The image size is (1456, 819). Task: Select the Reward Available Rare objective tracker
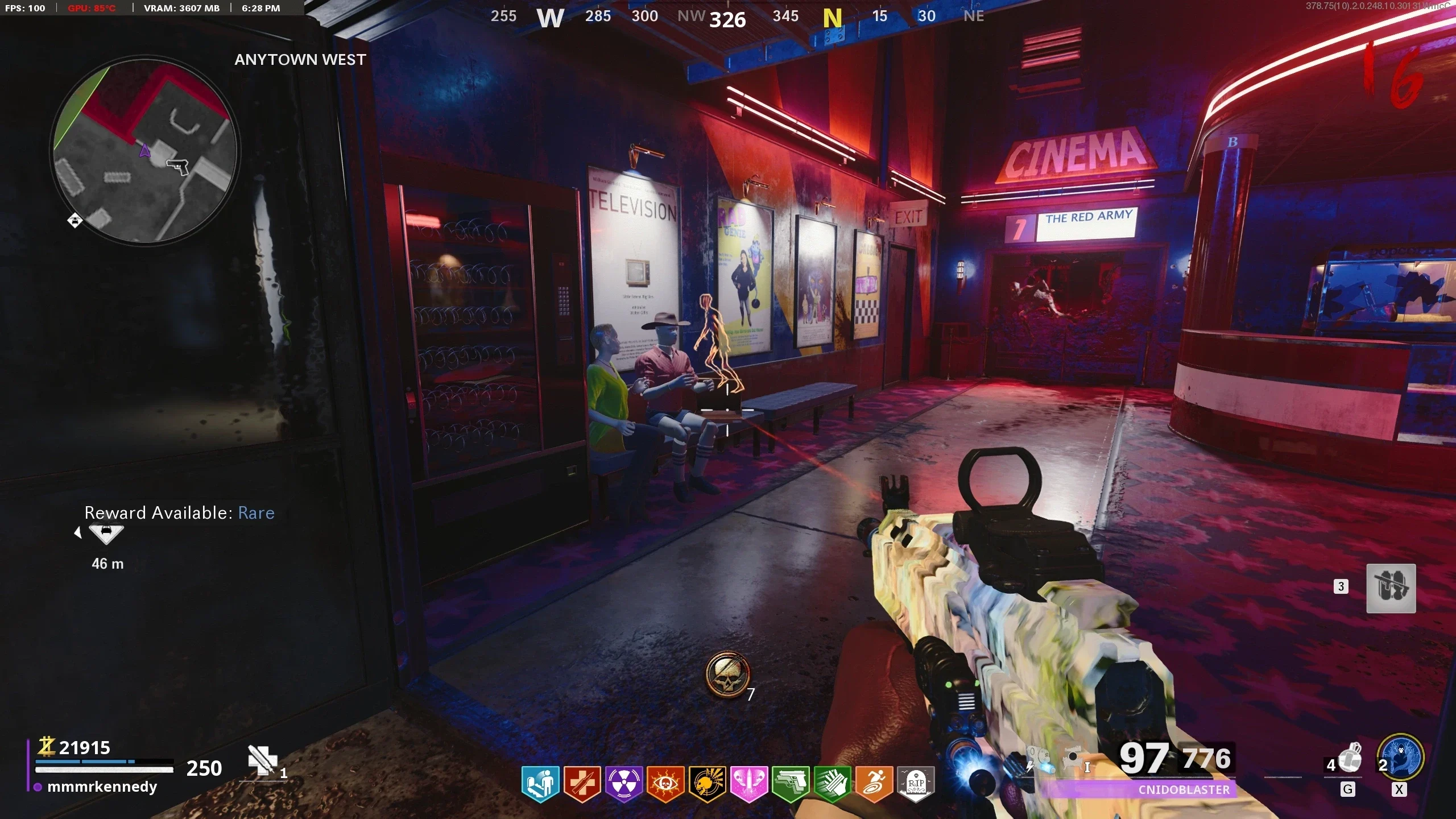[x=179, y=513]
